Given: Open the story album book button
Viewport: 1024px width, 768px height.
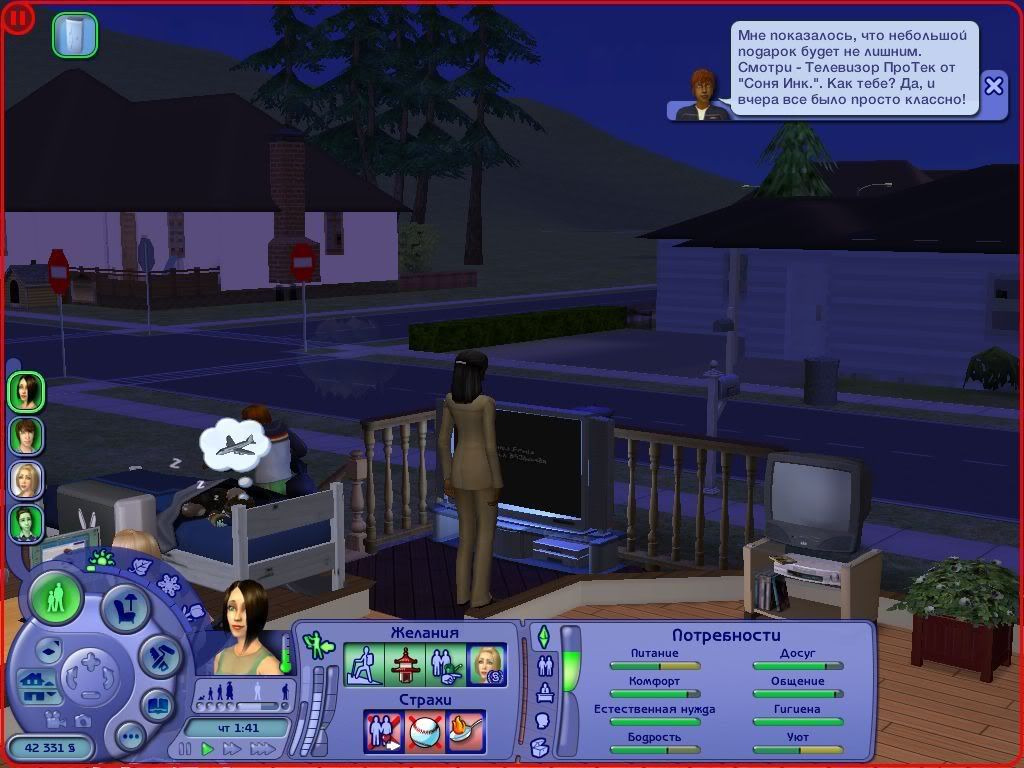Looking at the screenshot, I should pos(157,704).
